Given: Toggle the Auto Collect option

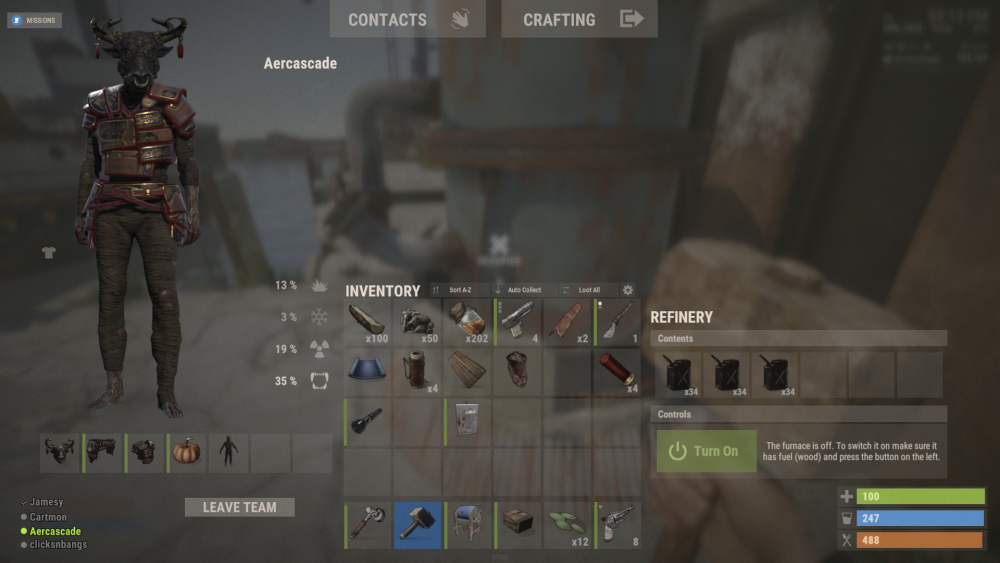Looking at the screenshot, I should click(x=523, y=290).
